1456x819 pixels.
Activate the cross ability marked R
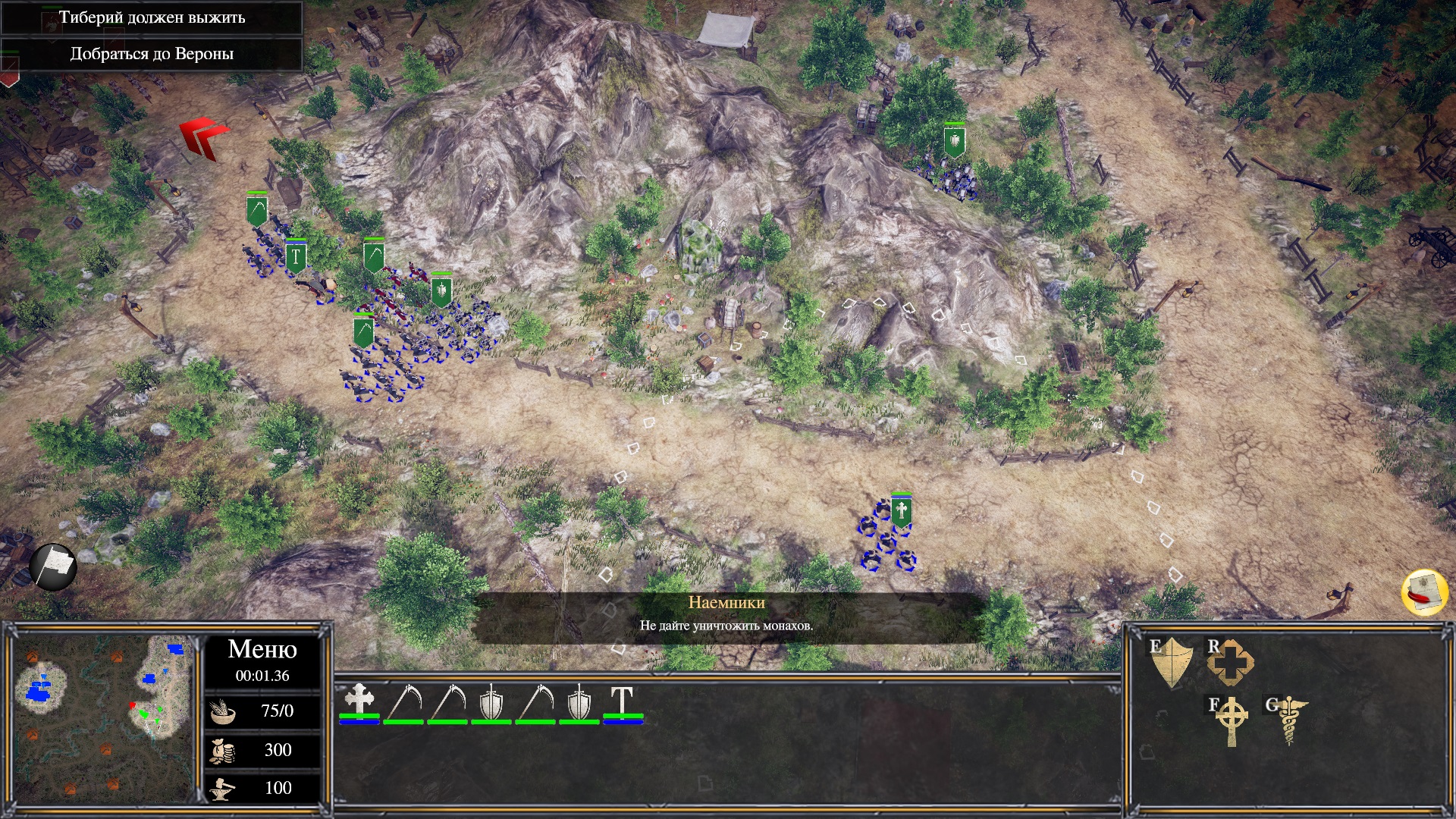1230,662
